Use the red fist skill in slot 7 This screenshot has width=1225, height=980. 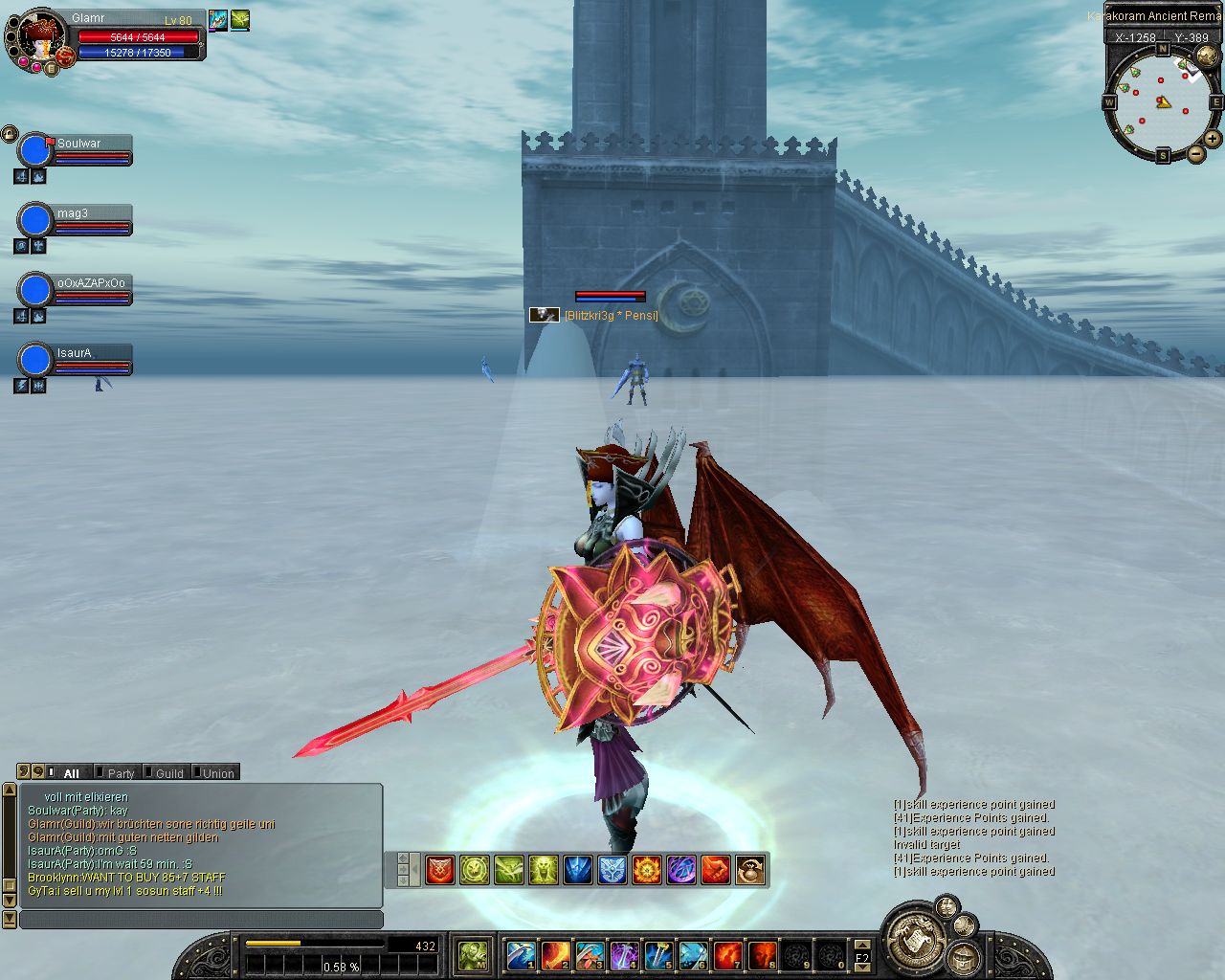(x=728, y=955)
